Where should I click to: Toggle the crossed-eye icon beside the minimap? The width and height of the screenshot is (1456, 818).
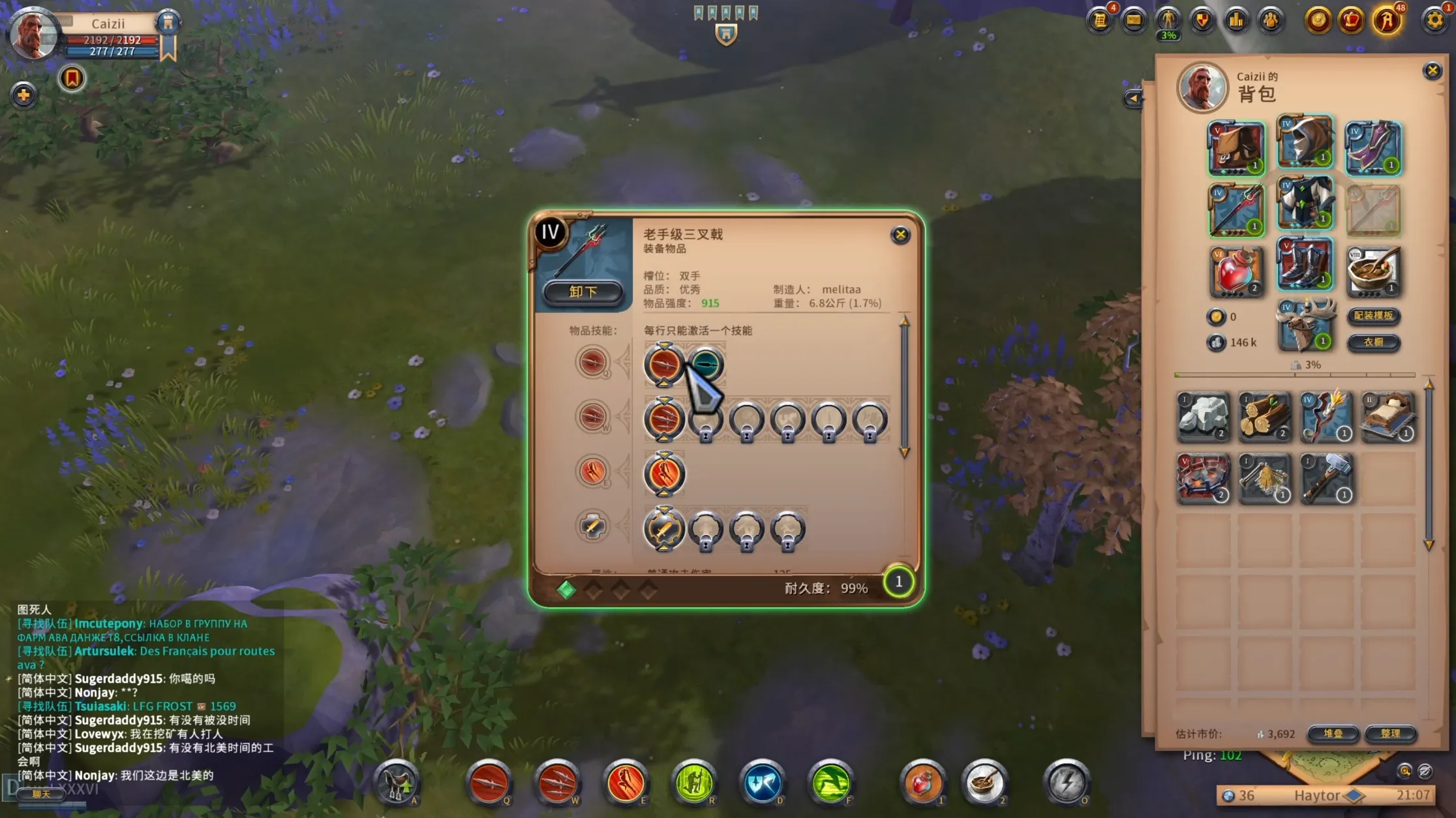coord(1428,772)
